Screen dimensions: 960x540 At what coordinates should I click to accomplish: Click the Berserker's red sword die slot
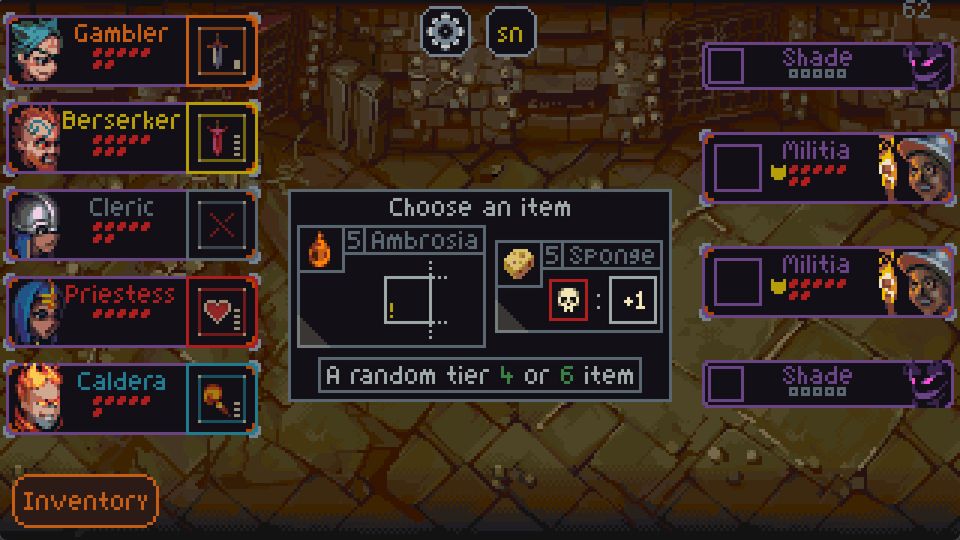[x=220, y=138]
